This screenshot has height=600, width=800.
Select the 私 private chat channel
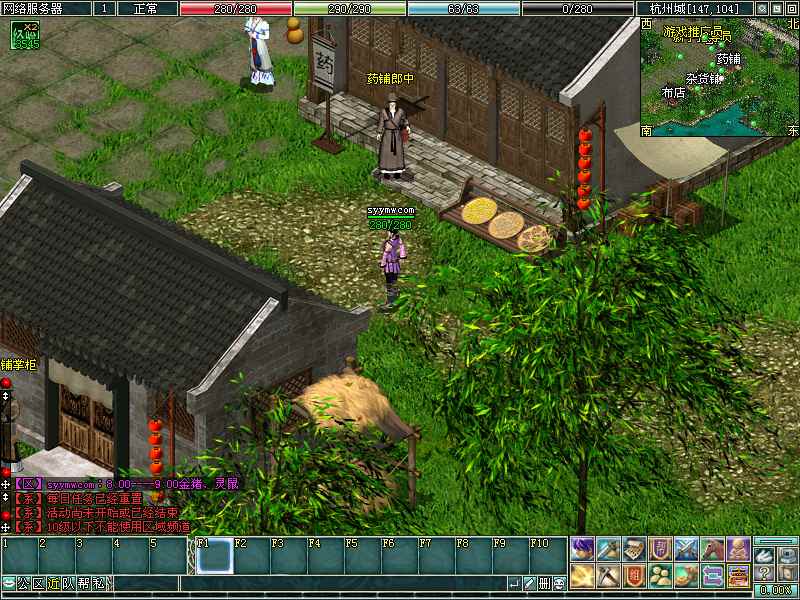[99, 584]
